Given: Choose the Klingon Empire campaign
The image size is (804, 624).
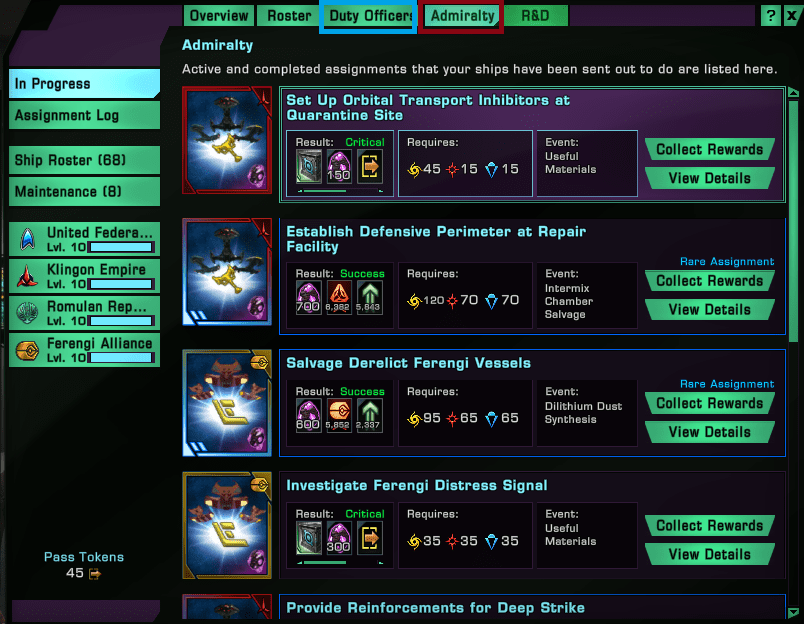Looking at the screenshot, I should pos(84,275).
